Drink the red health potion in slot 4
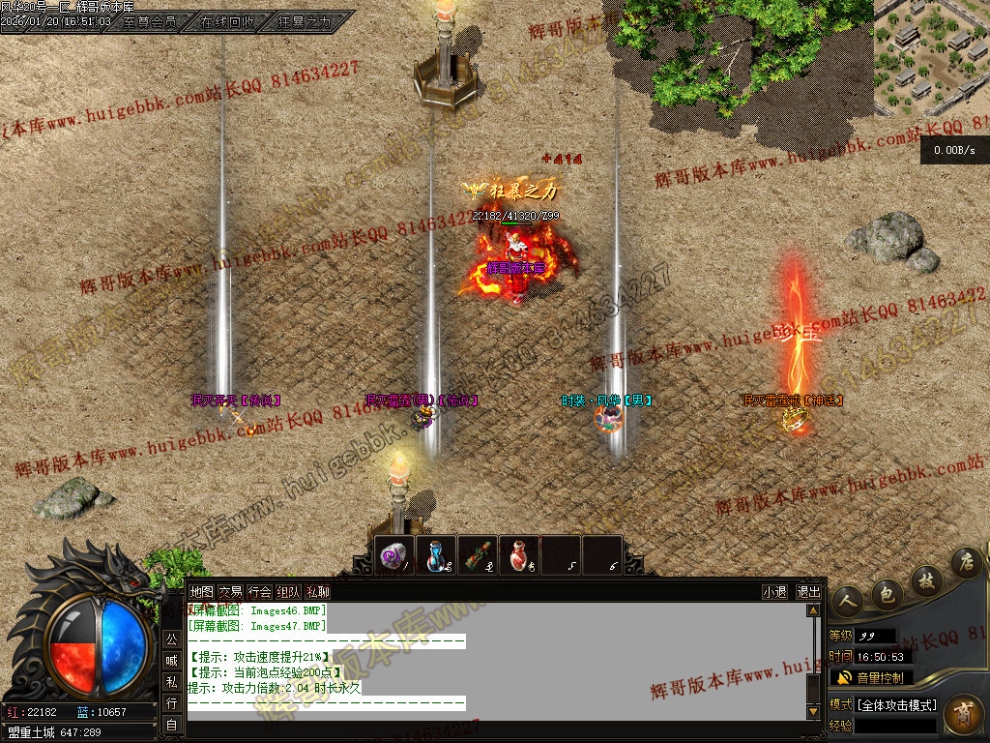Viewport: 990px width, 743px height. 518,556
